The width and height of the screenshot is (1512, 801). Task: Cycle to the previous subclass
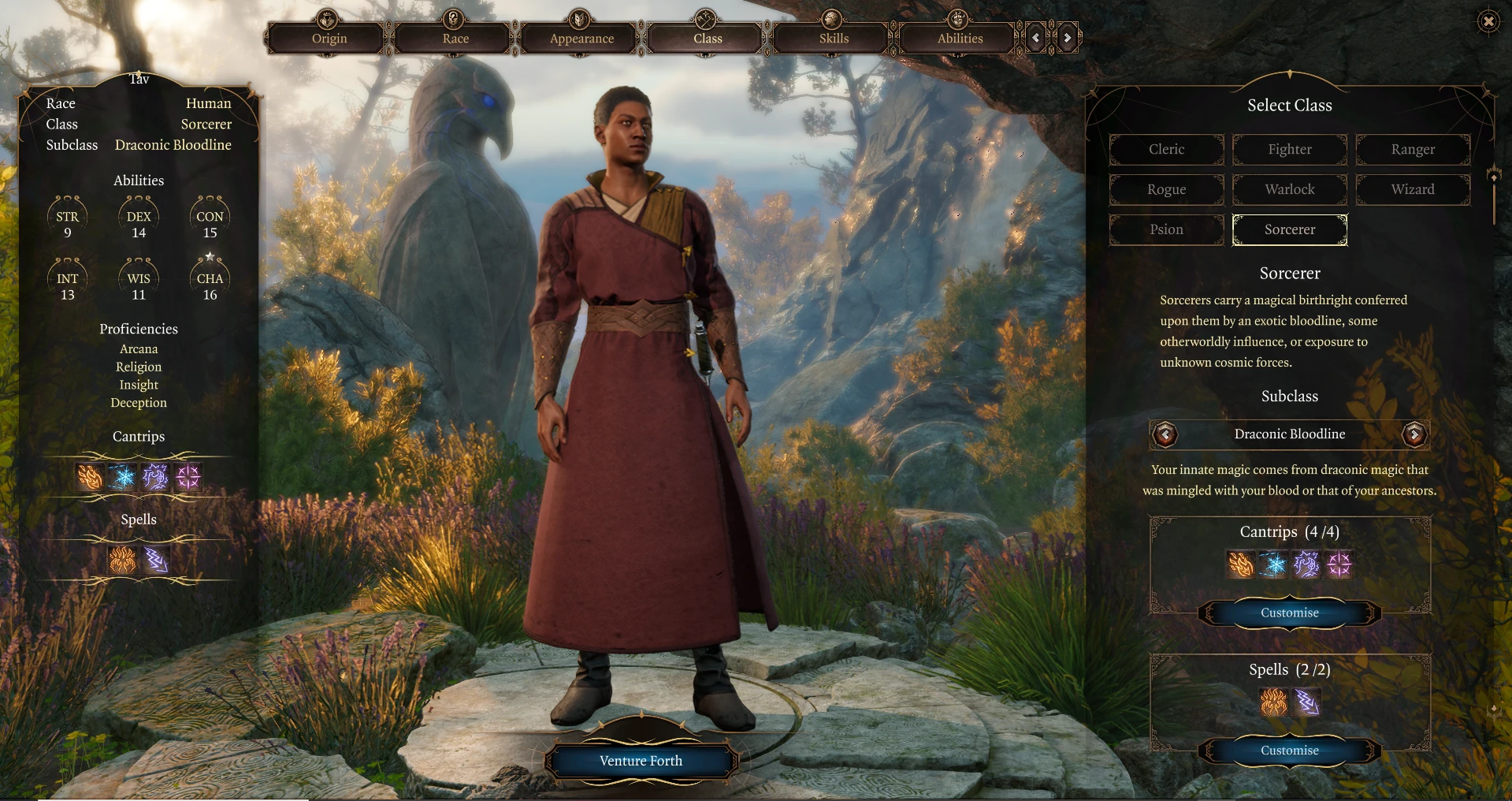[1165, 434]
